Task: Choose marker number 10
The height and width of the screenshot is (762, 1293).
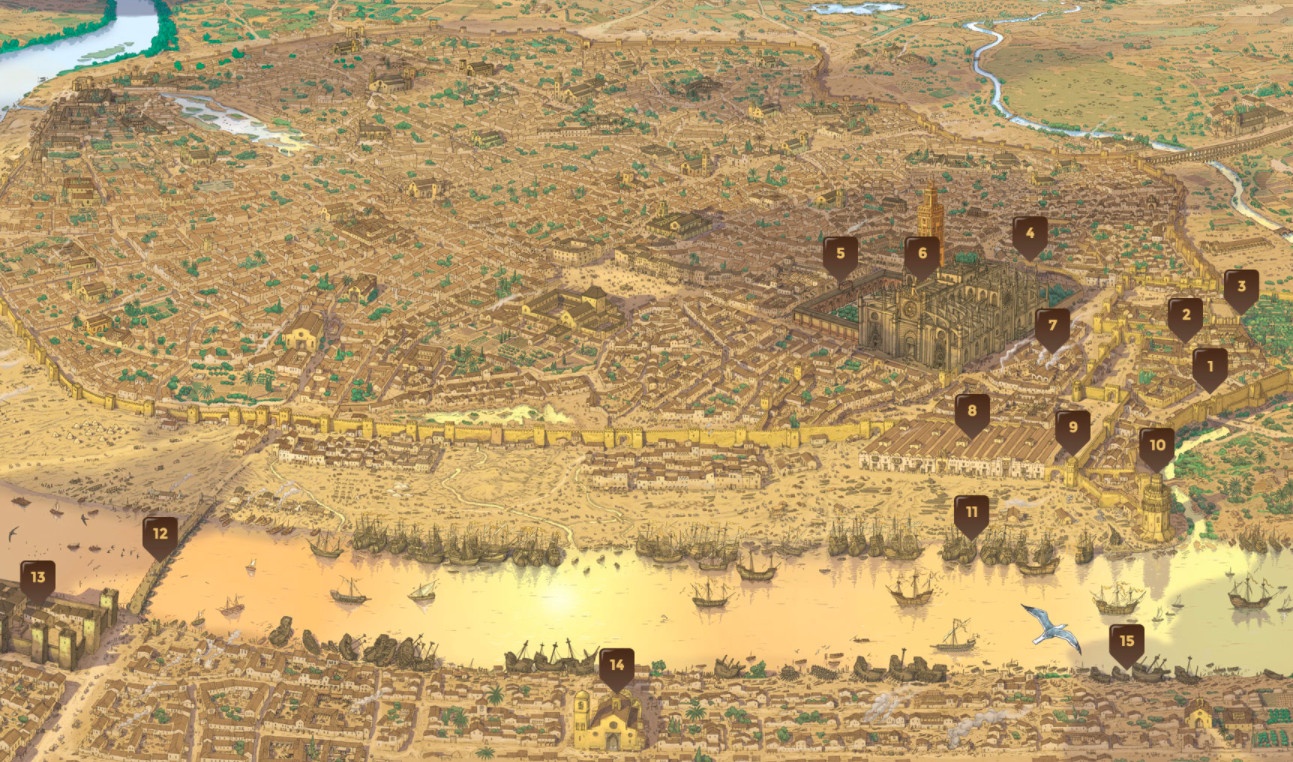Action: point(1157,447)
